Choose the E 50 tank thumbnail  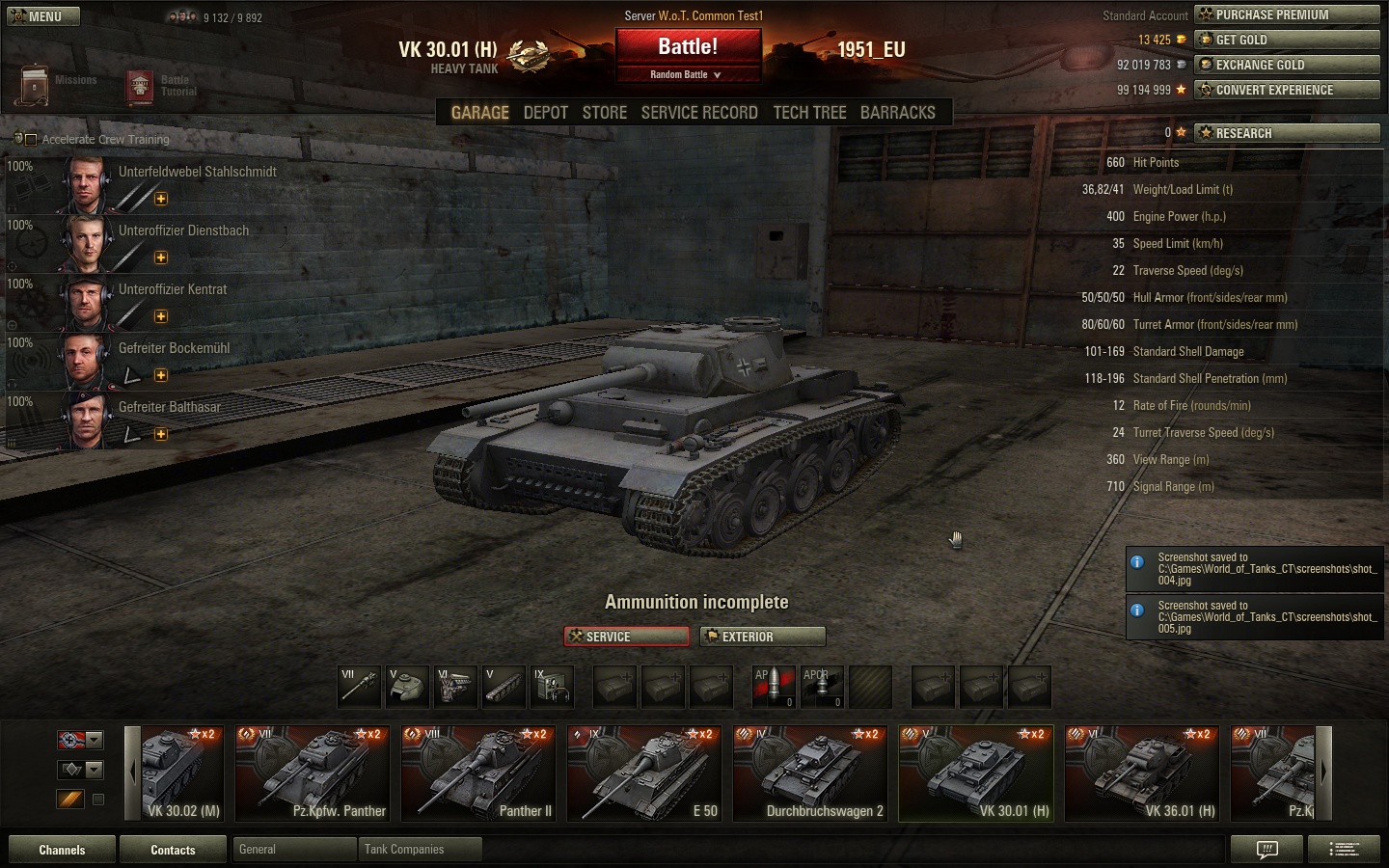(644, 773)
